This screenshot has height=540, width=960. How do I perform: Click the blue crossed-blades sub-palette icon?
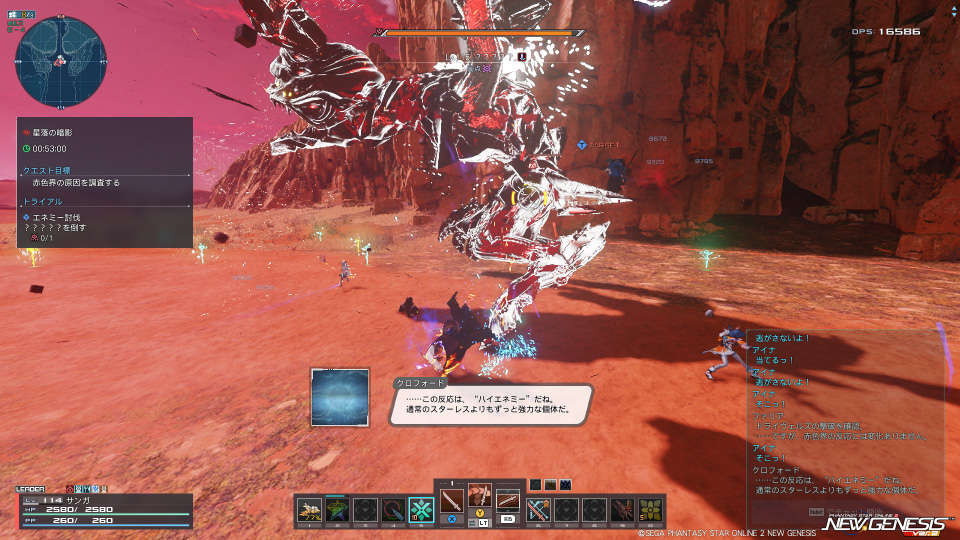(565, 485)
